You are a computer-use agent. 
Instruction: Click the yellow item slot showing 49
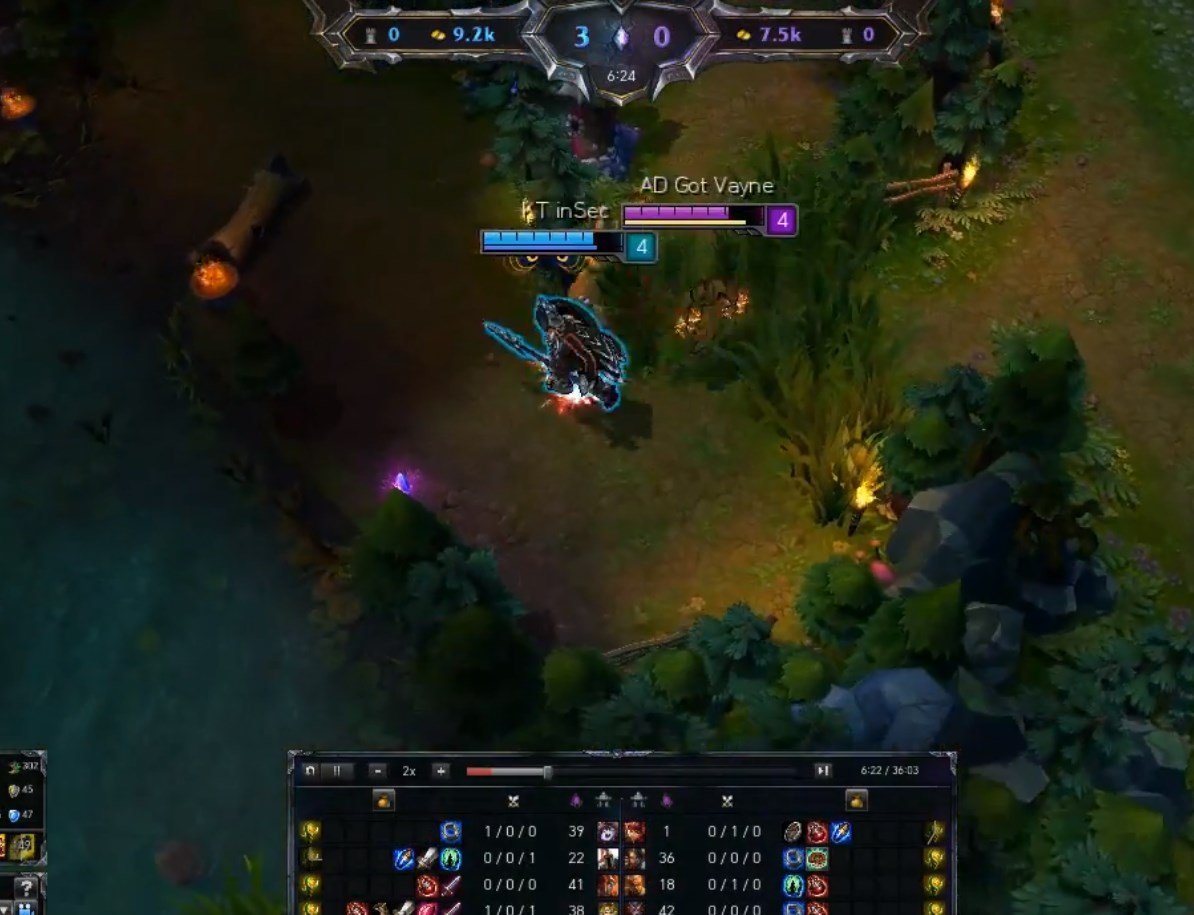click(x=23, y=846)
